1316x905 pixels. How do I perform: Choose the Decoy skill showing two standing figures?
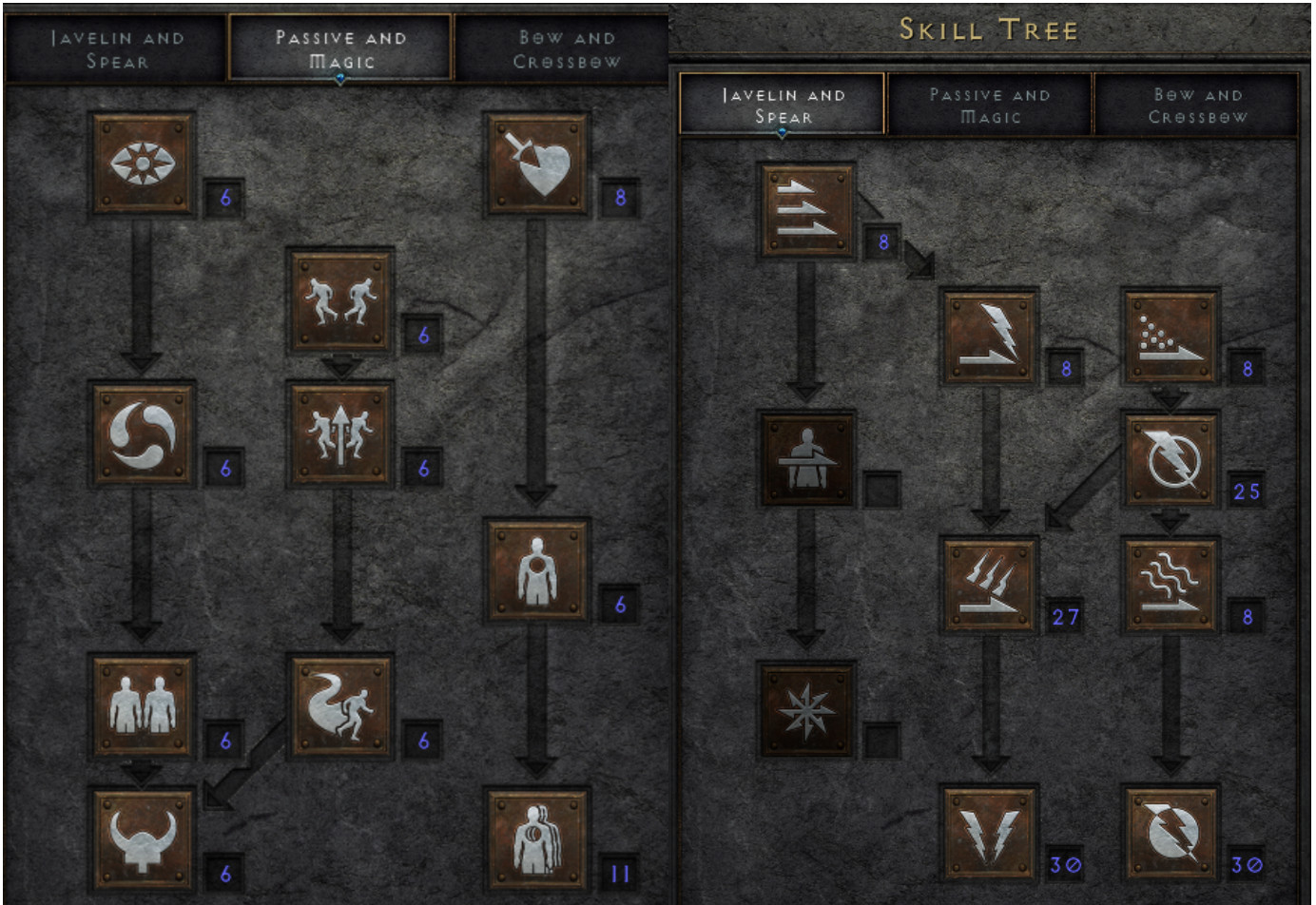pos(143,705)
